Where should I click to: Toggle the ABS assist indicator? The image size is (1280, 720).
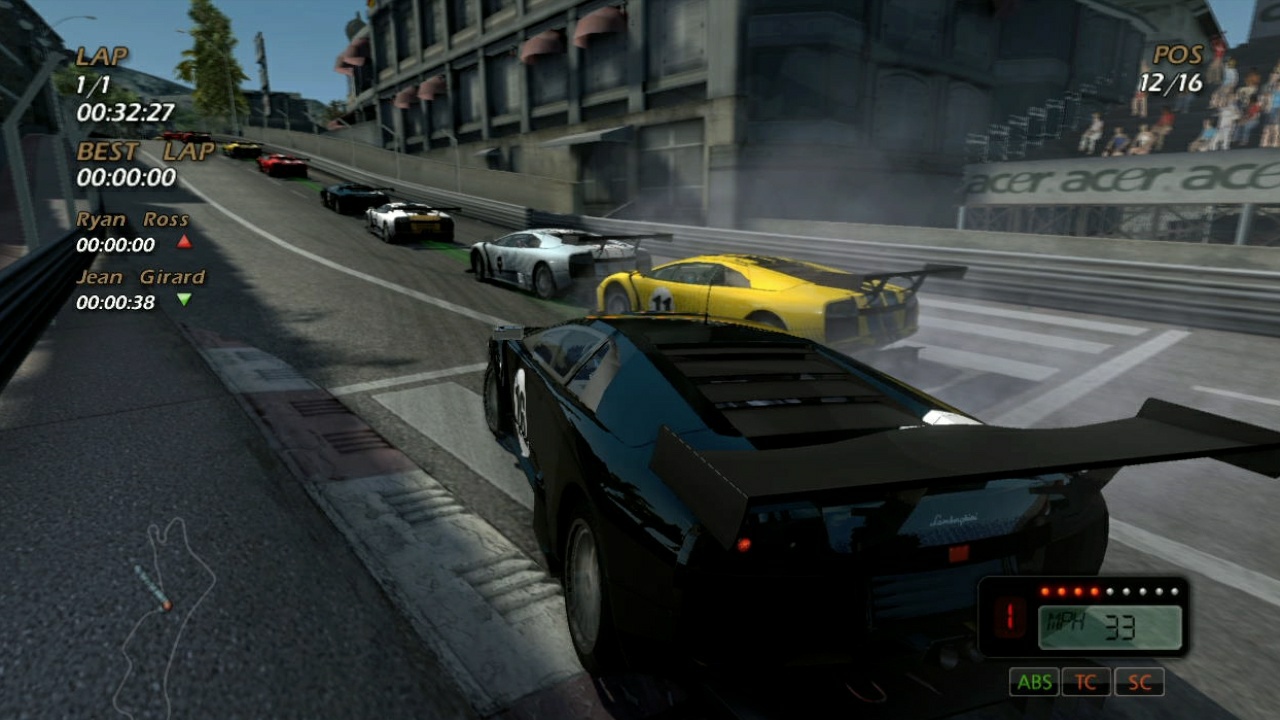pos(1035,682)
